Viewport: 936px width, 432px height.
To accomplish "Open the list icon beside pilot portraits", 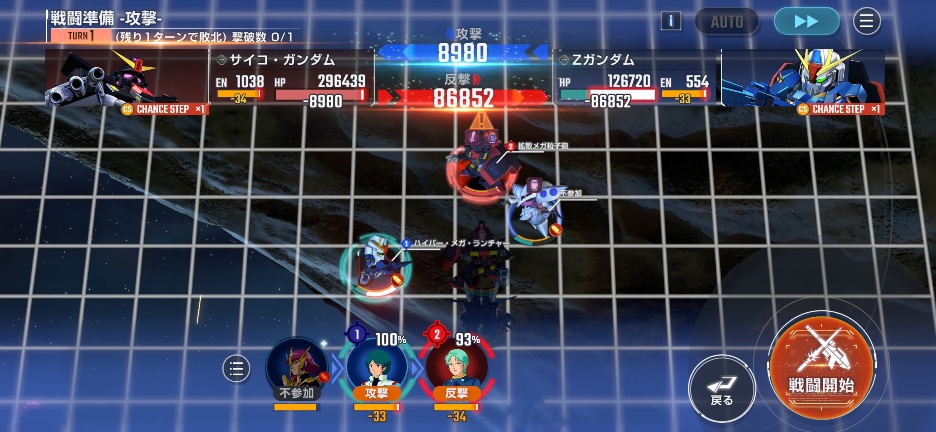I will [x=236, y=369].
